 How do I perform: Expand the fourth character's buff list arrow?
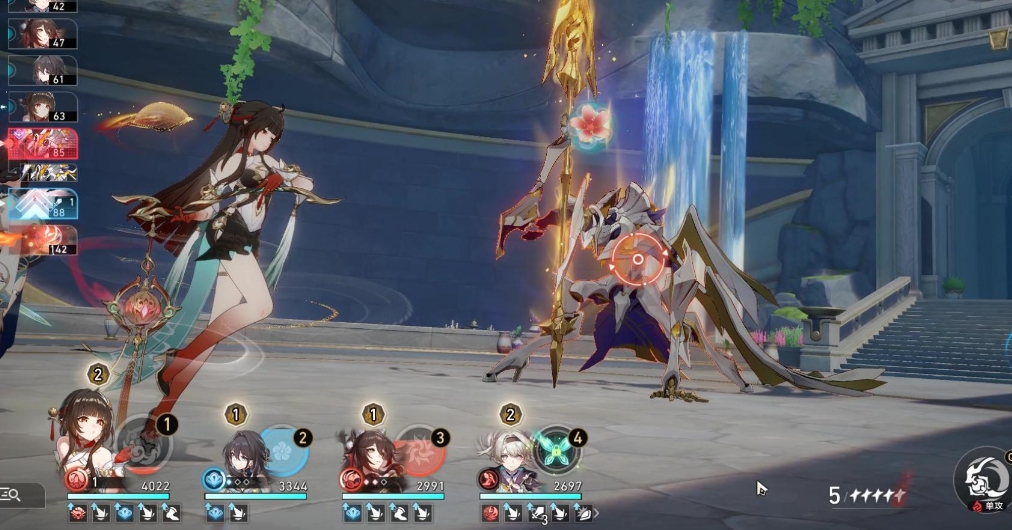click(597, 513)
